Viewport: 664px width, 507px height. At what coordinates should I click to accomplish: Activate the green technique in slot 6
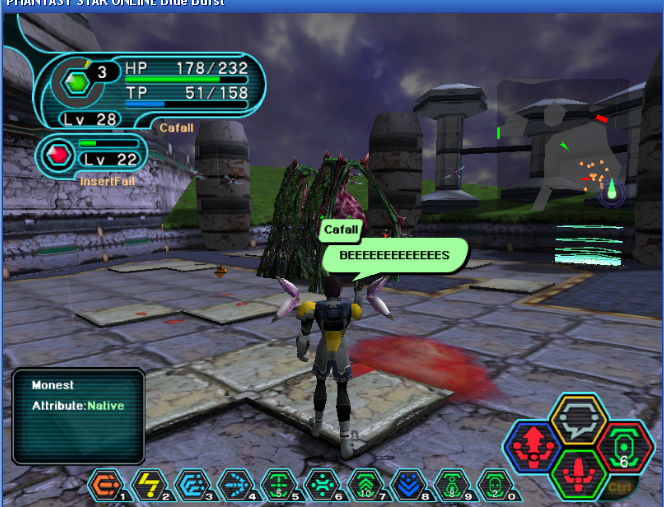click(x=320, y=485)
